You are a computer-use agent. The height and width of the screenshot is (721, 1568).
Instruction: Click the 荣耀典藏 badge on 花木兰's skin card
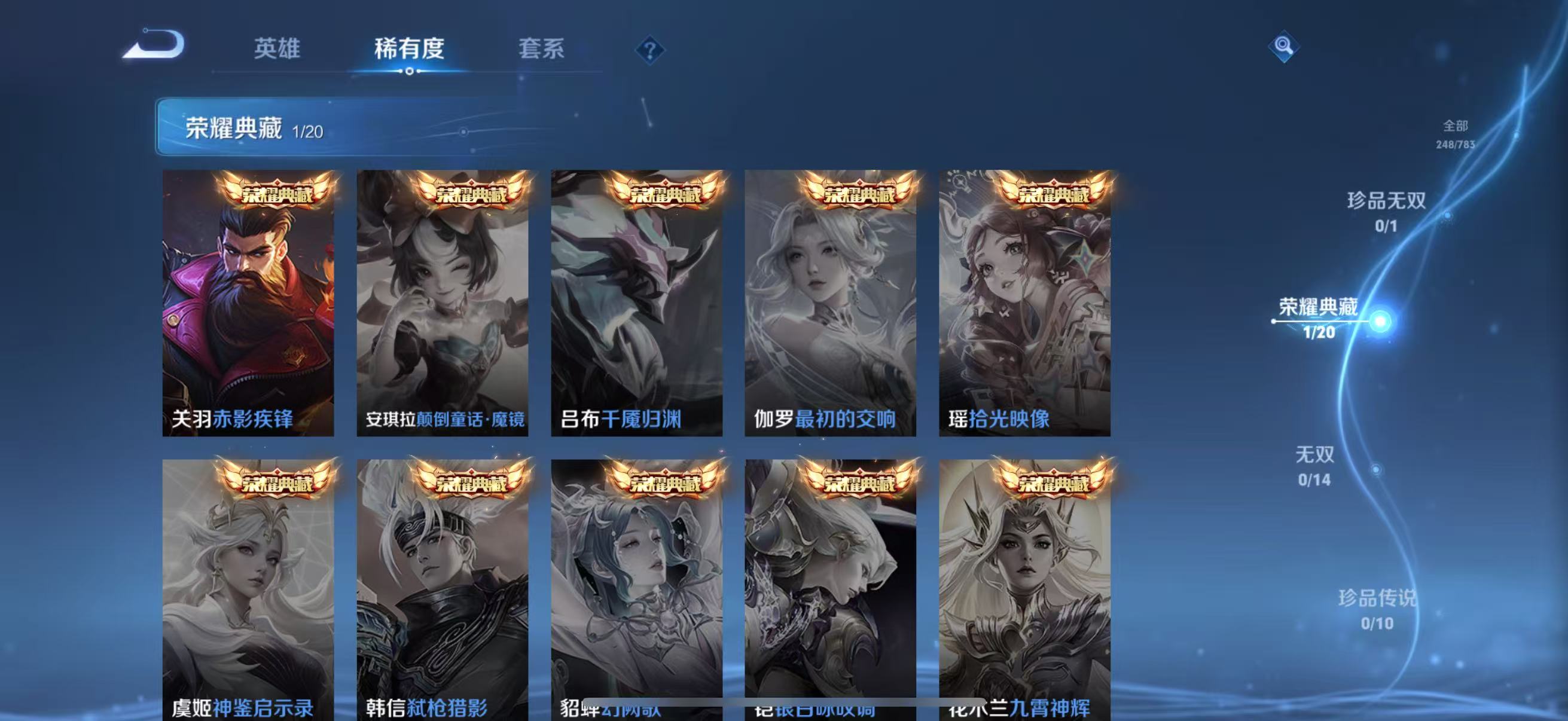(1054, 479)
